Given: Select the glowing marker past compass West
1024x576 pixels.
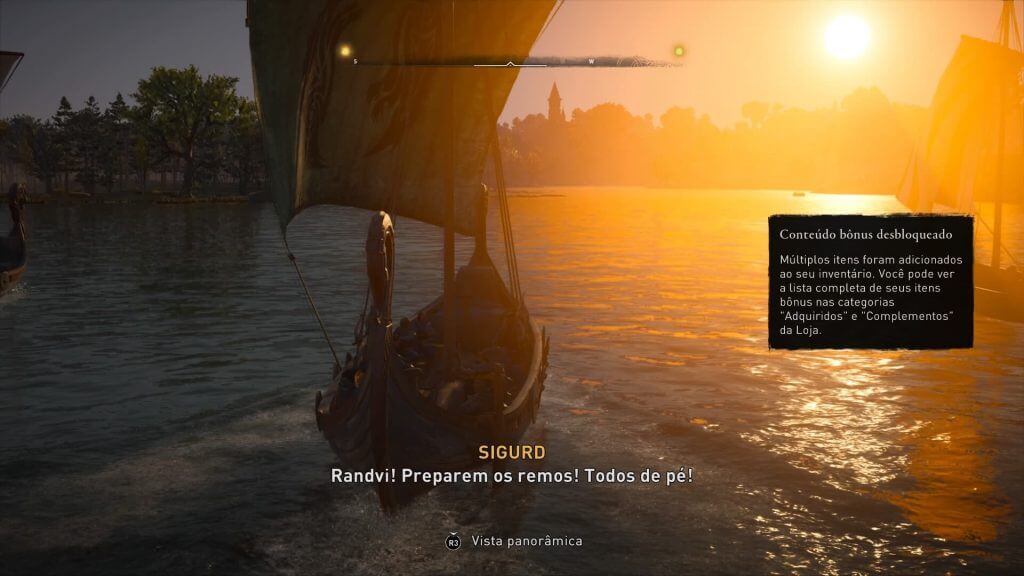Looking at the screenshot, I should point(679,51).
